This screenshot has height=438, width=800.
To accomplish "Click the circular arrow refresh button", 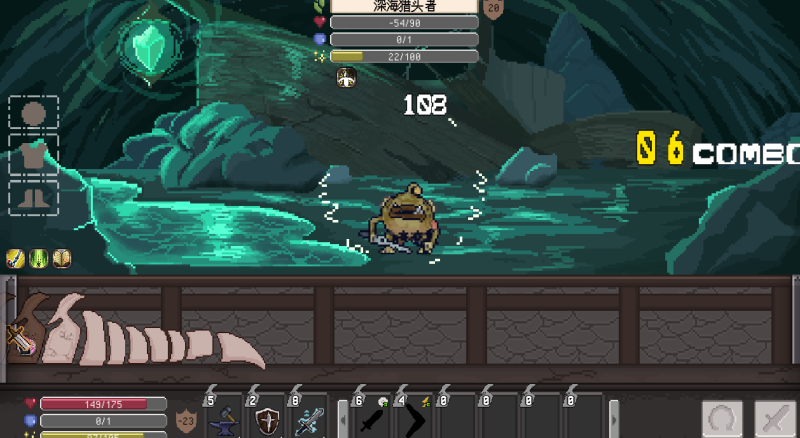I will [x=722, y=419].
